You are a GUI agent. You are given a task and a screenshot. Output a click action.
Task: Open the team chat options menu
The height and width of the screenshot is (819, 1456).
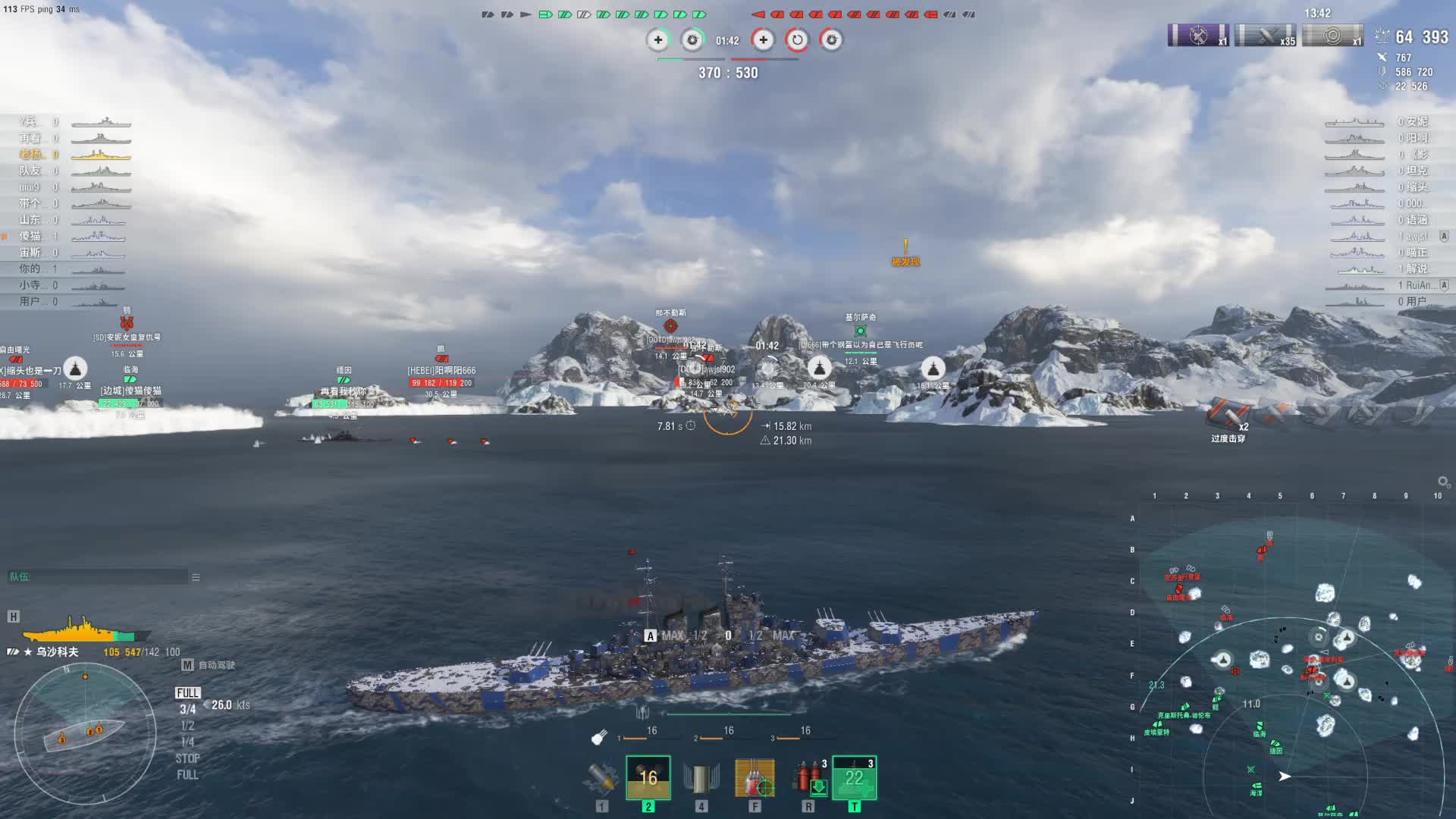(x=196, y=578)
